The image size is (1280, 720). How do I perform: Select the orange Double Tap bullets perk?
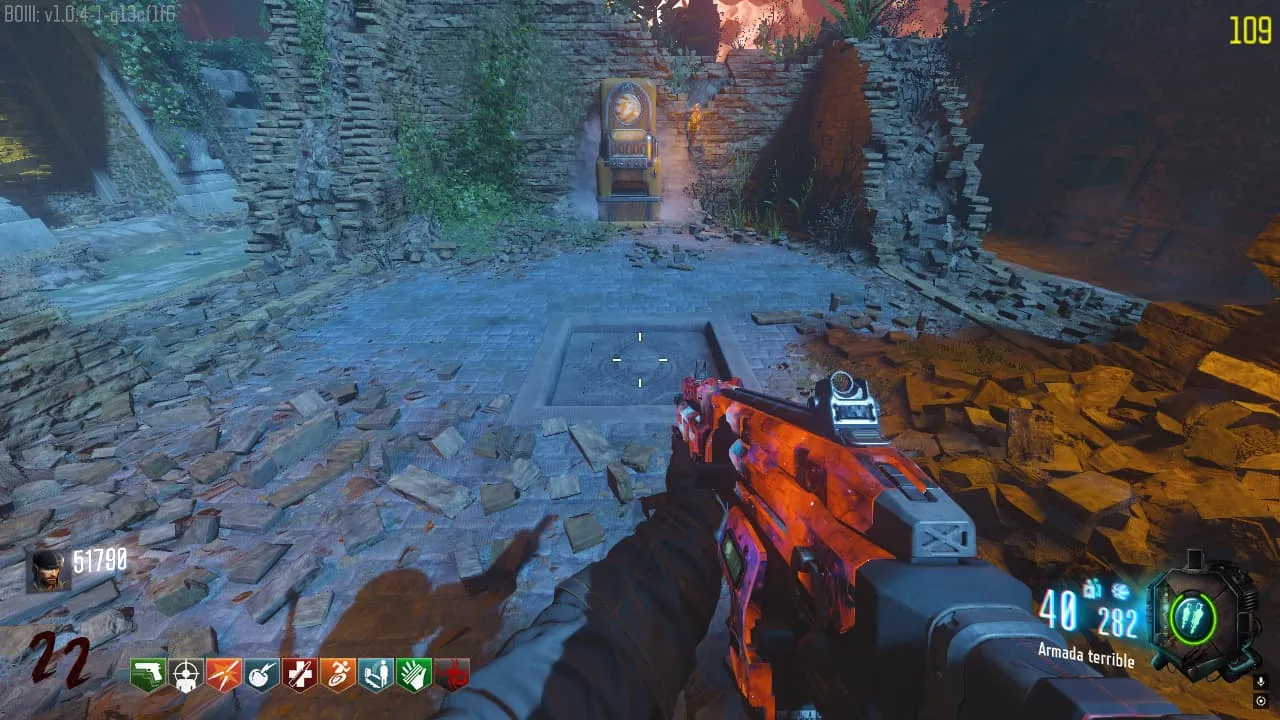point(224,675)
